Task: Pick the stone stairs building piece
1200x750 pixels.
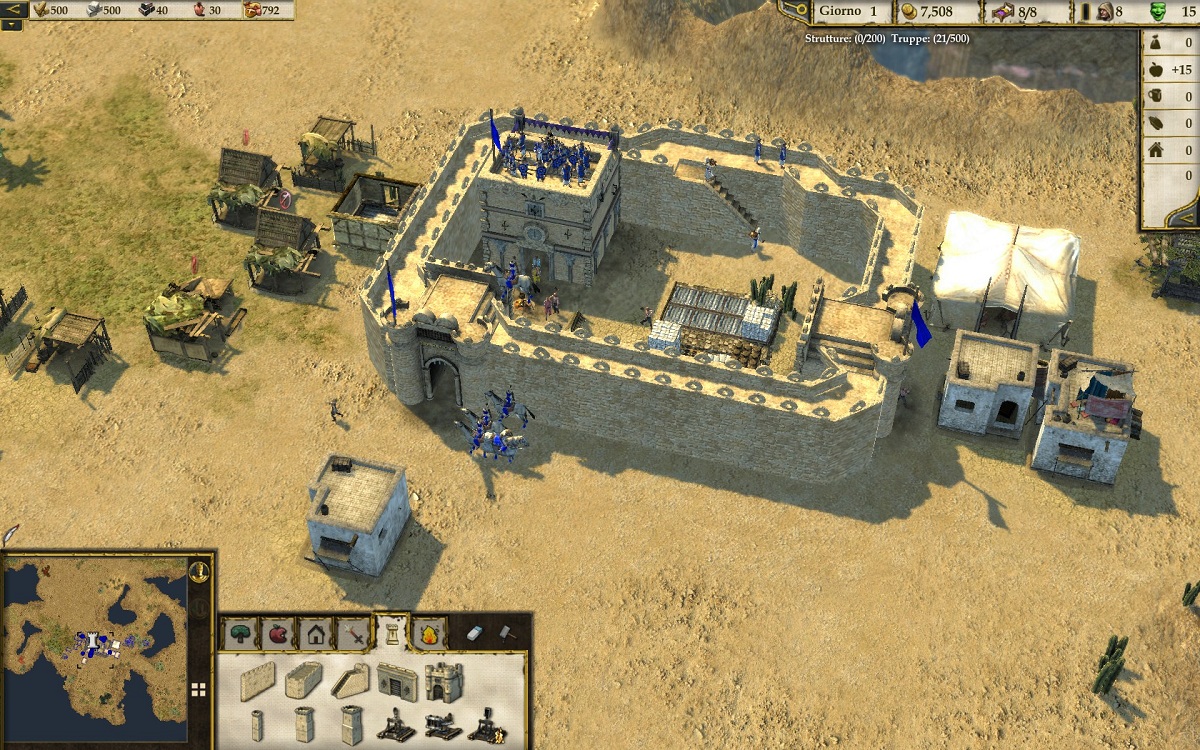Action: tap(349, 680)
